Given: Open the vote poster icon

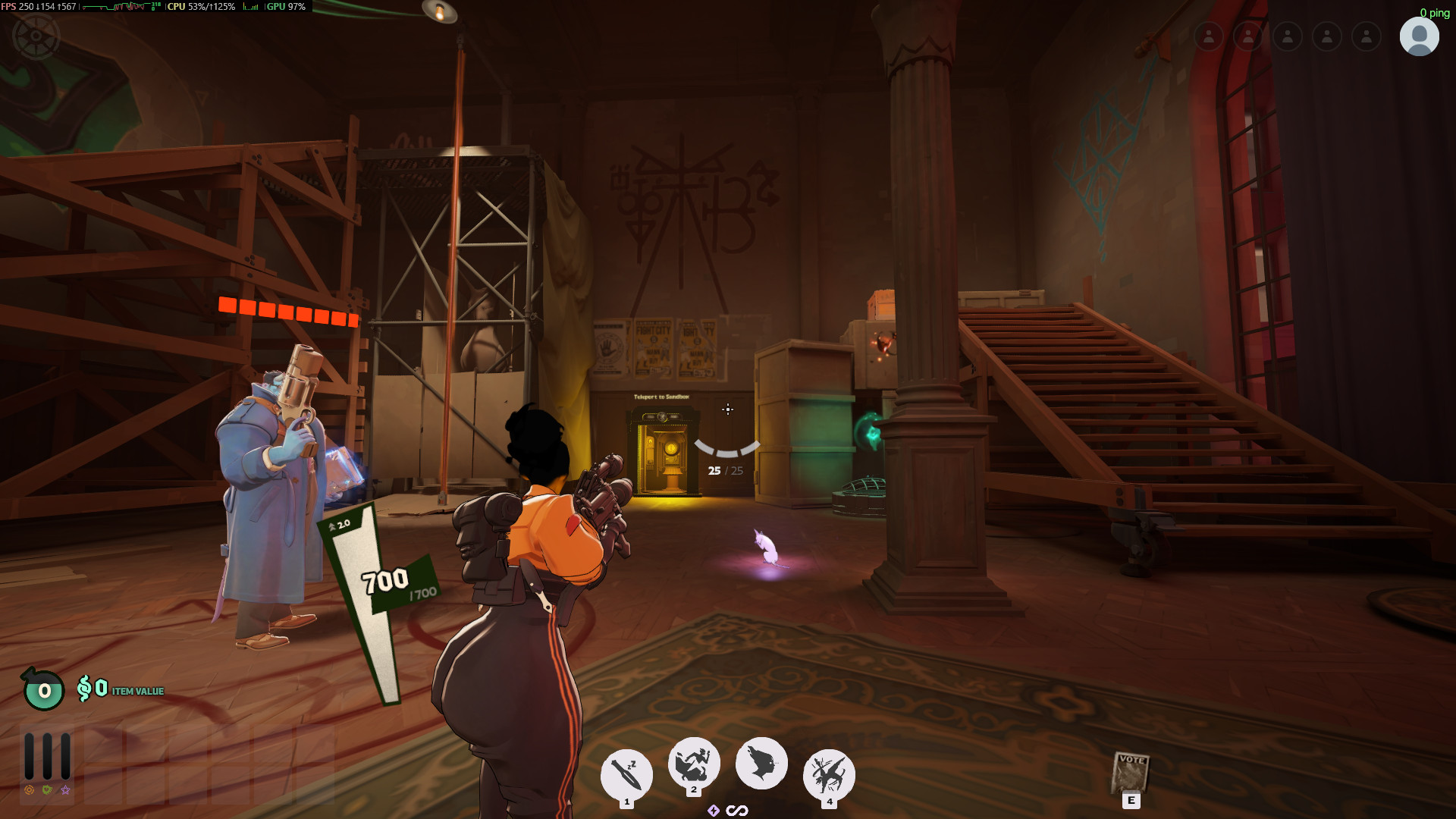Looking at the screenshot, I should [x=1130, y=773].
